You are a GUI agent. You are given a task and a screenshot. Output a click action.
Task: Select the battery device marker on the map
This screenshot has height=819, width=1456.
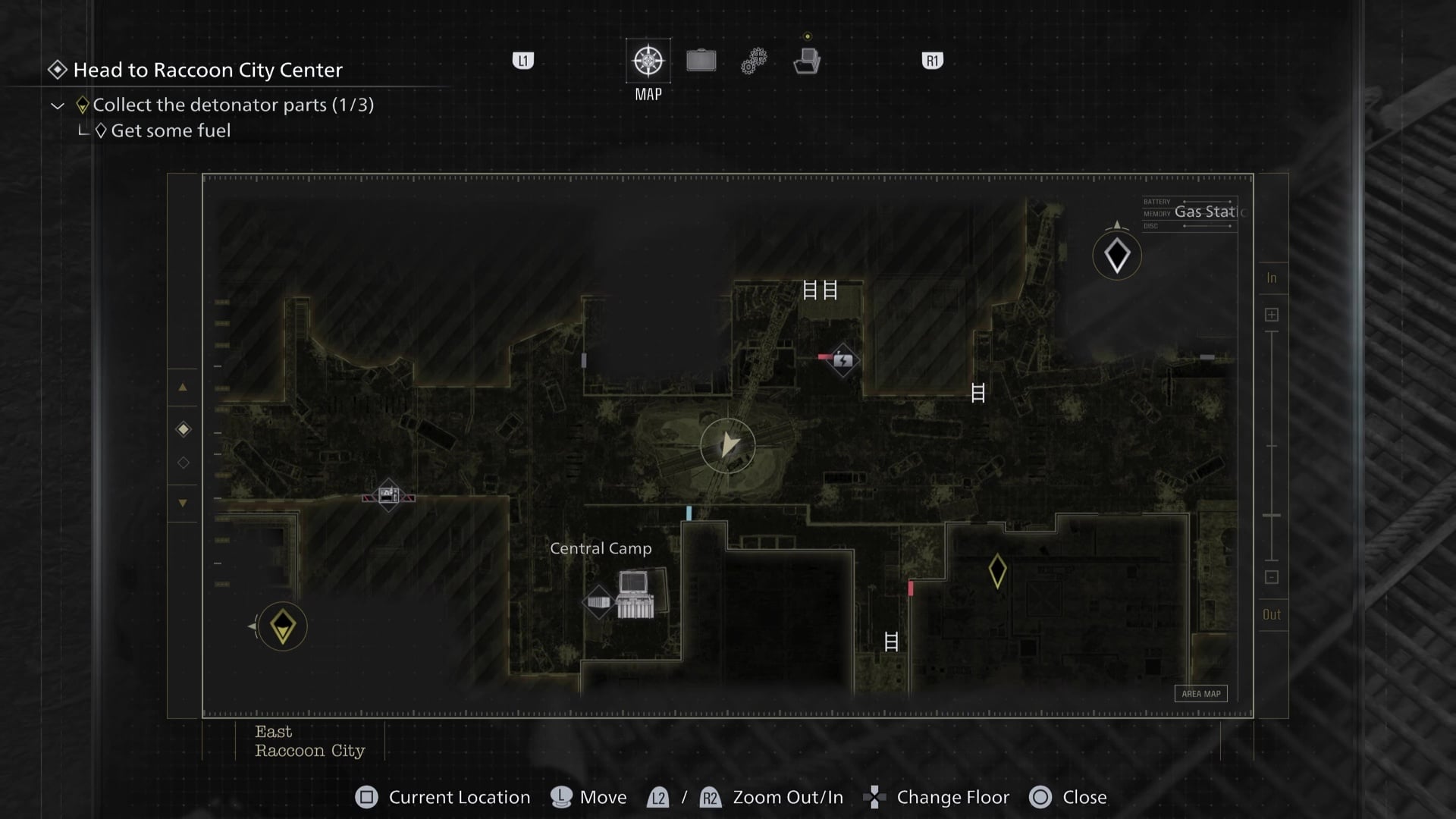point(843,360)
